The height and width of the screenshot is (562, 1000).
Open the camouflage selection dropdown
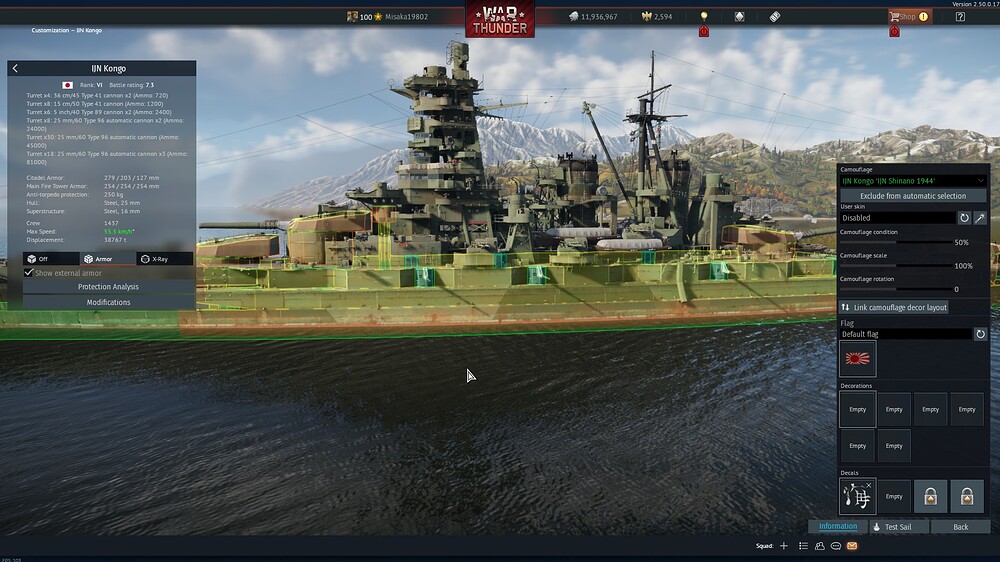[913, 181]
